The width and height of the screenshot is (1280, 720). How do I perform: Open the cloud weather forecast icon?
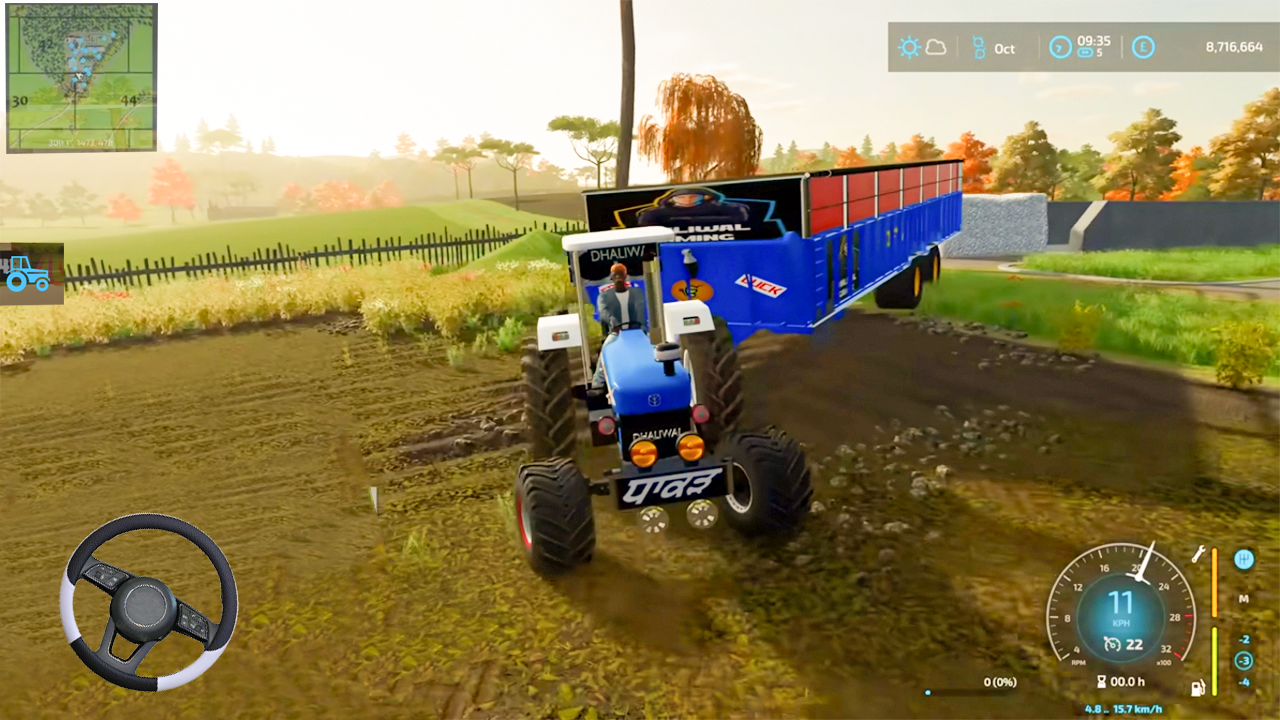point(936,48)
